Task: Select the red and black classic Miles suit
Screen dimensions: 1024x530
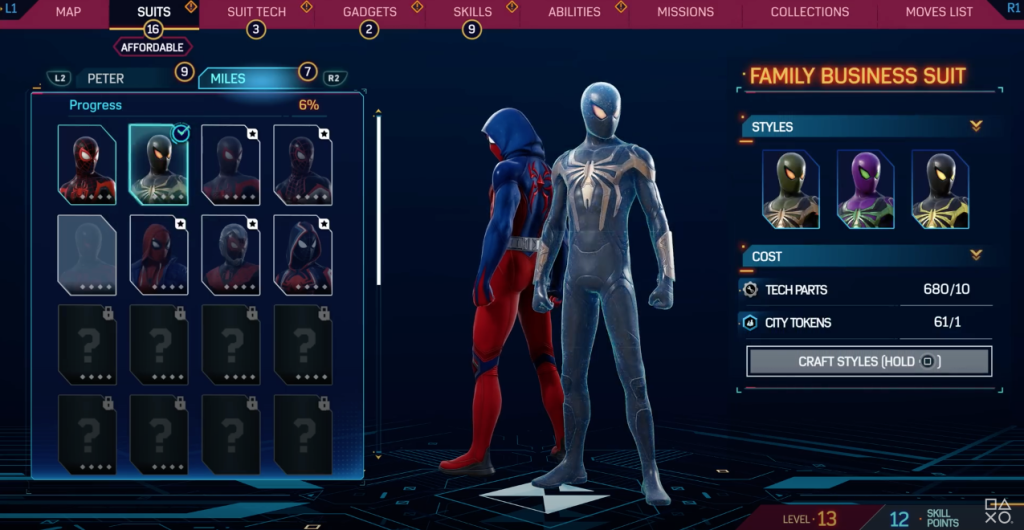Action: 86,164
